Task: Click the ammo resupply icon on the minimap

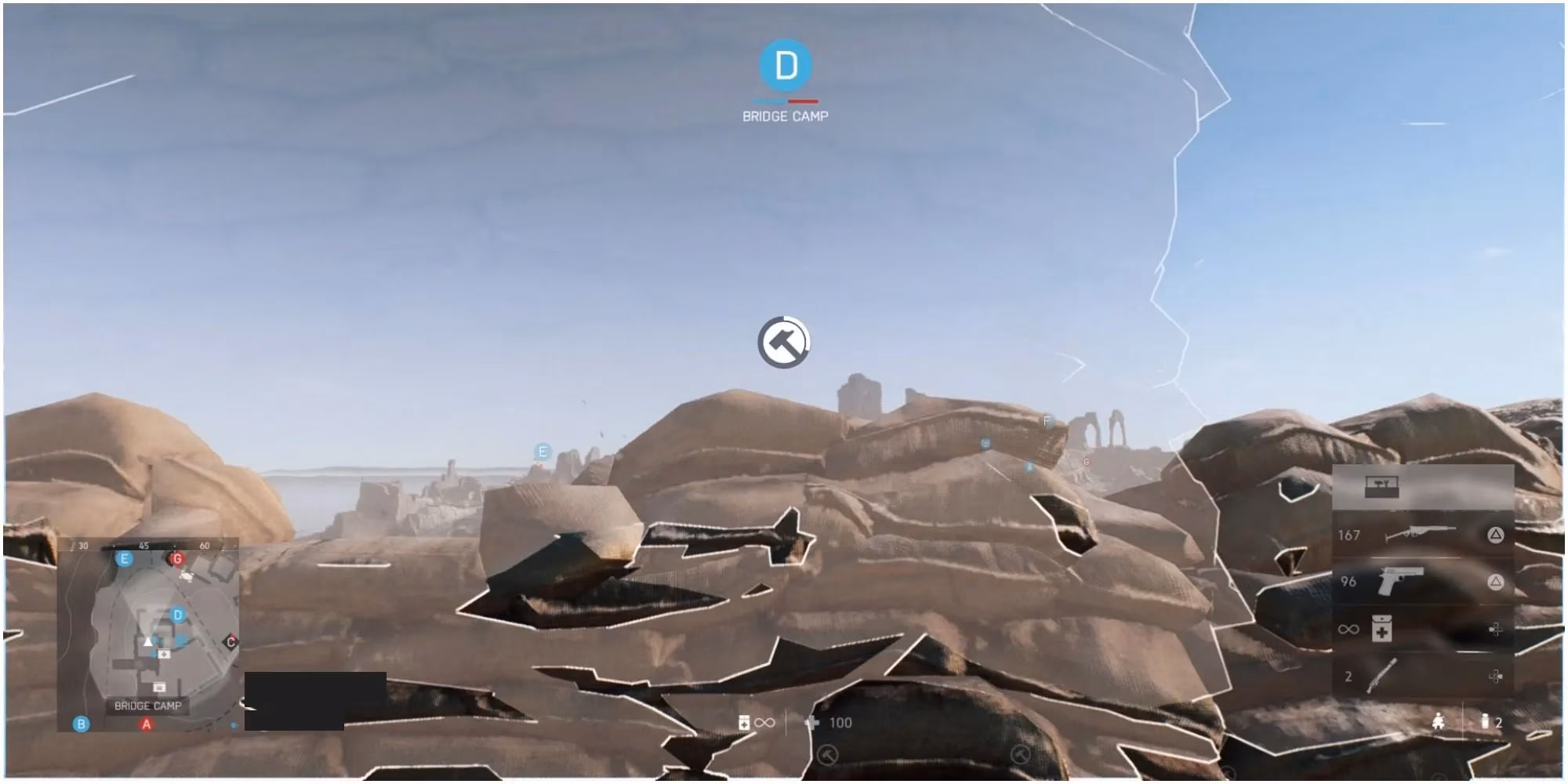Action: tap(159, 687)
